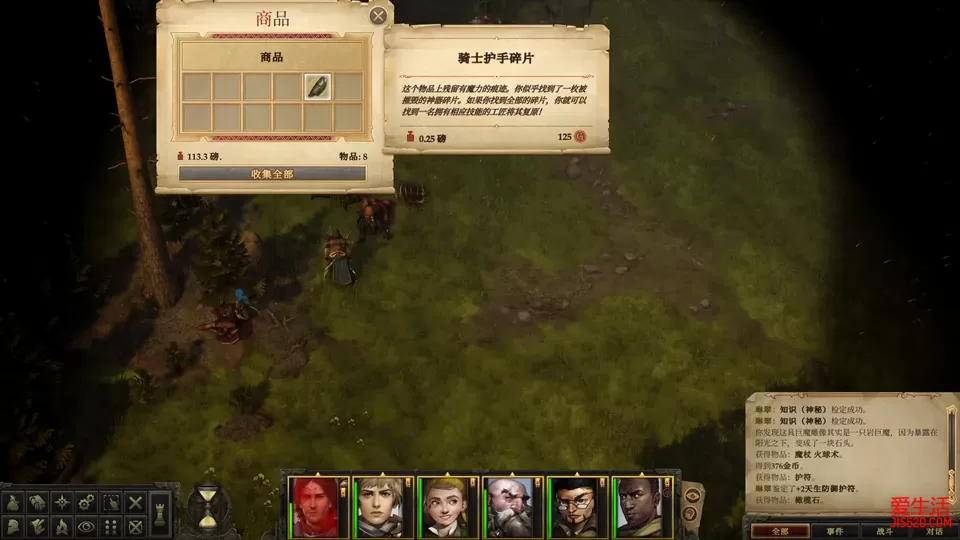The image size is (960, 540).
Task: Click the 收集全部 collect-all button
Action: pyautogui.click(x=272, y=174)
